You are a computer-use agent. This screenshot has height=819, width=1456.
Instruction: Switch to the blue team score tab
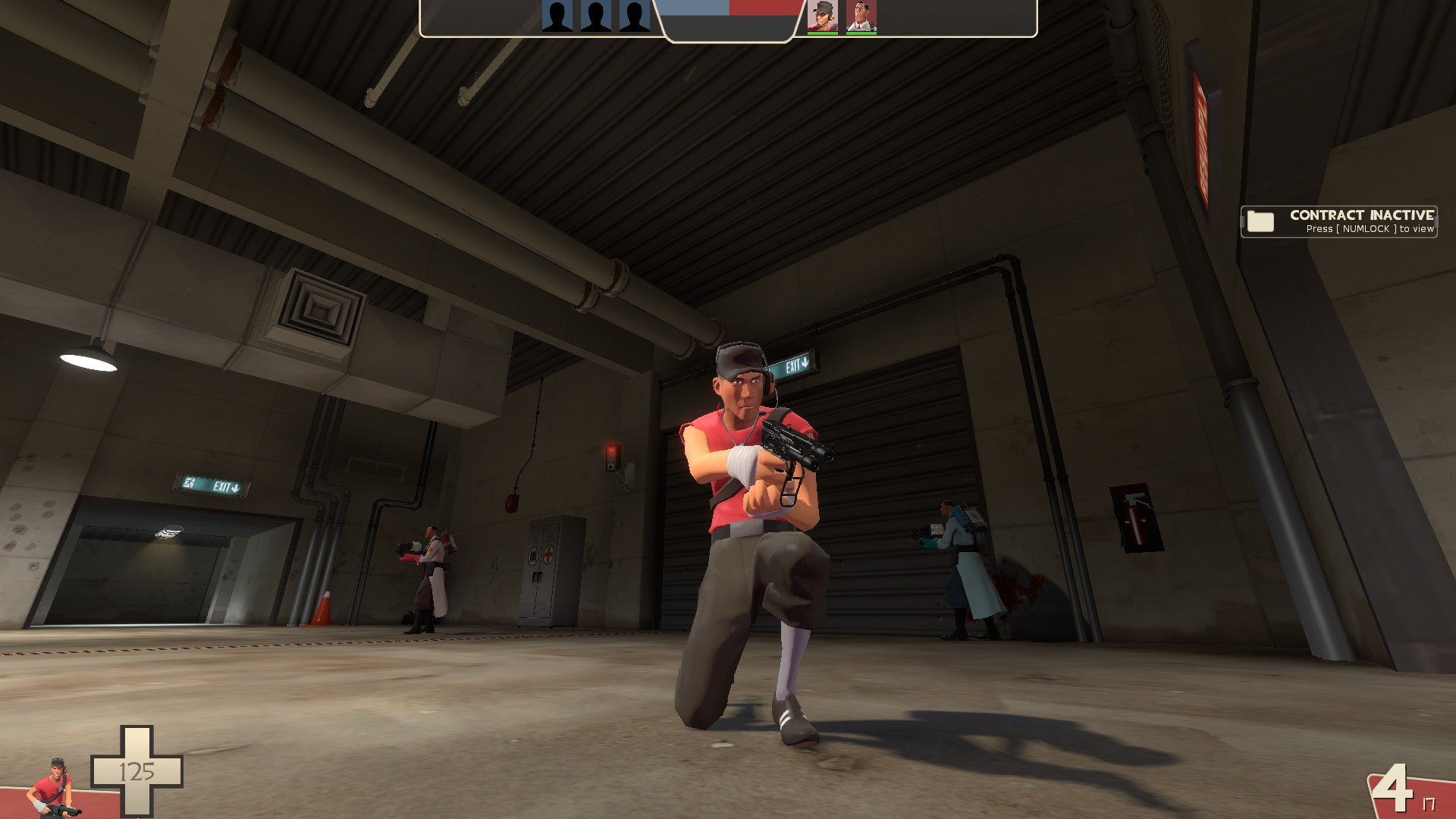coord(694,10)
